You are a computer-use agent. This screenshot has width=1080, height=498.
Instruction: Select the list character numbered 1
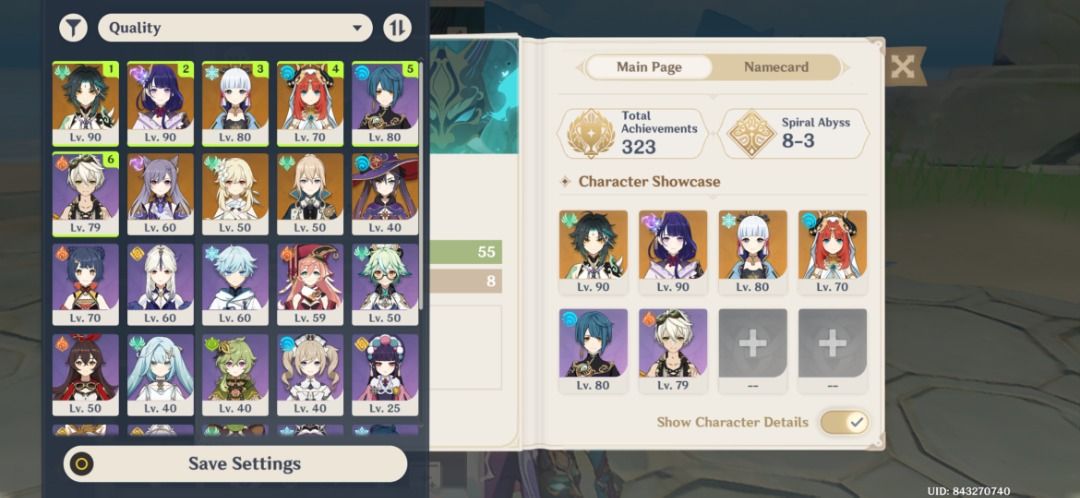click(x=85, y=103)
